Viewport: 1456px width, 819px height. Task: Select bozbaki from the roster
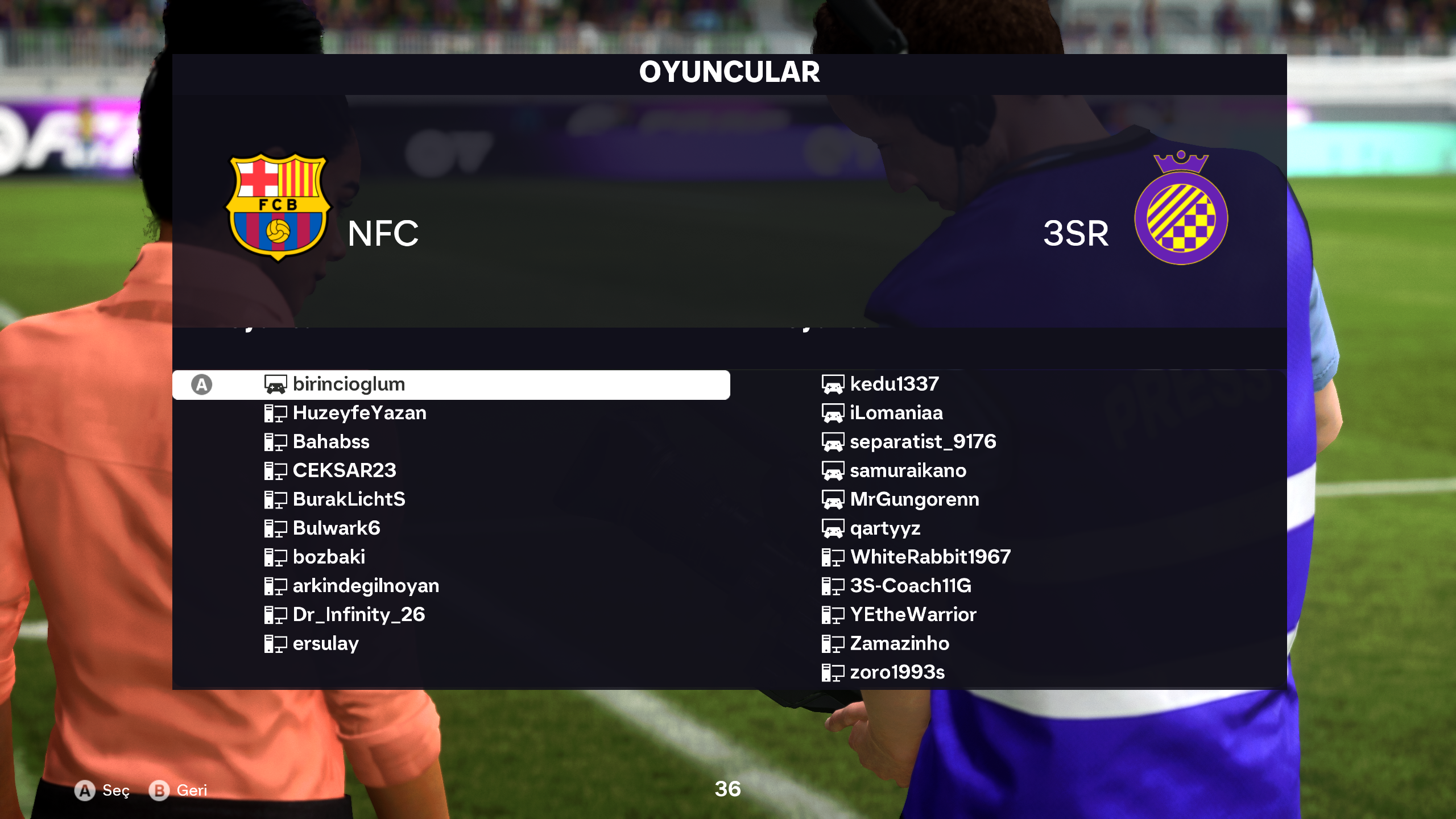[x=329, y=557]
